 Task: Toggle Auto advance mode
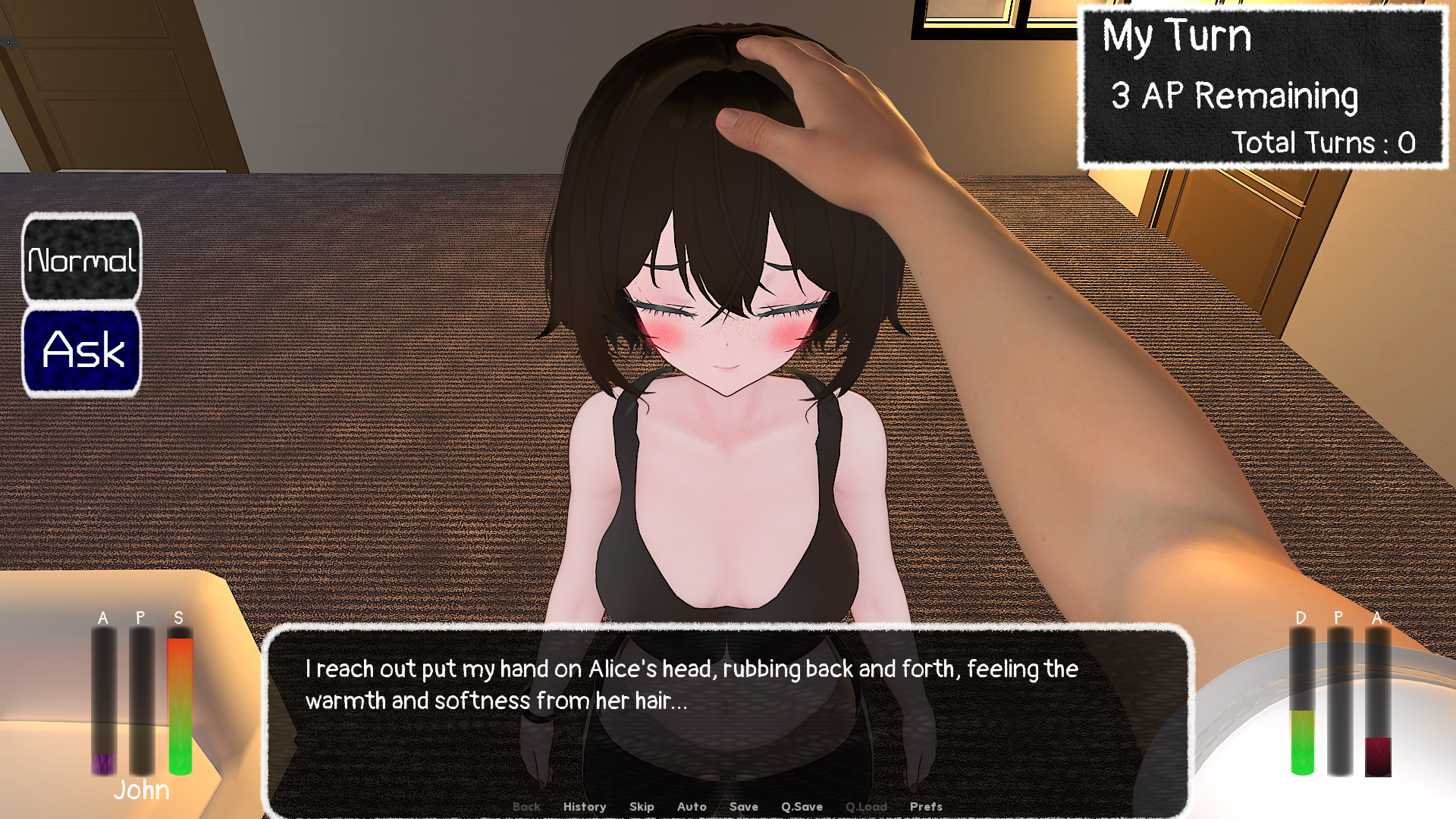pos(692,807)
